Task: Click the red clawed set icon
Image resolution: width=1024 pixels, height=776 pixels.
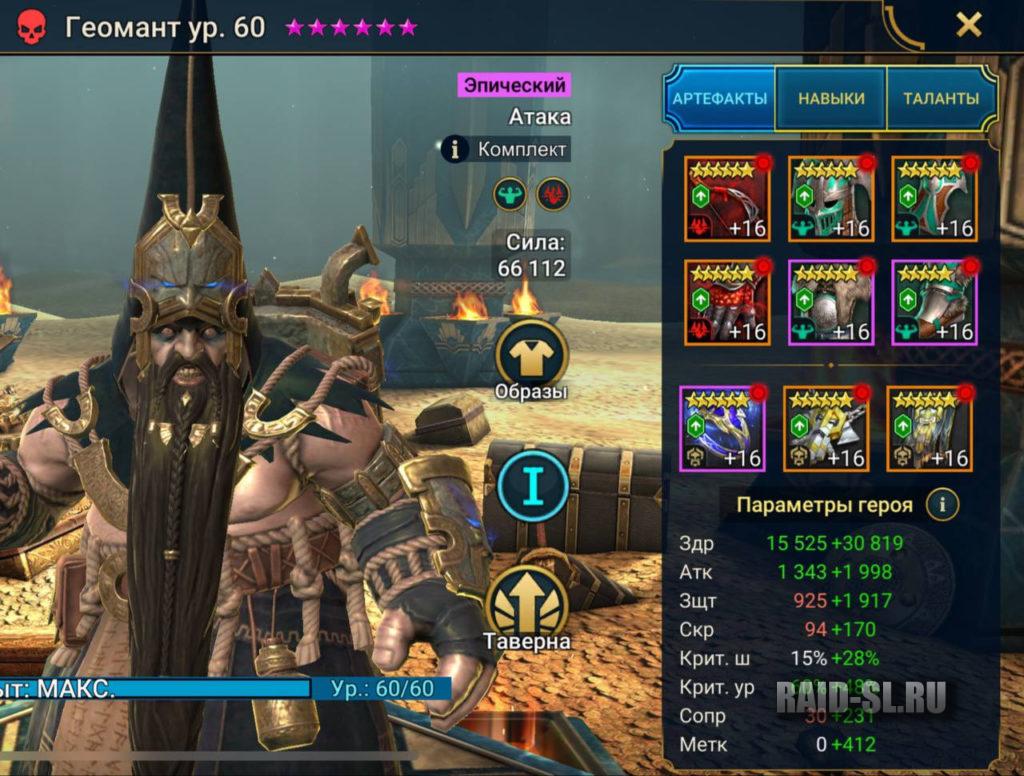Action: click(x=553, y=193)
